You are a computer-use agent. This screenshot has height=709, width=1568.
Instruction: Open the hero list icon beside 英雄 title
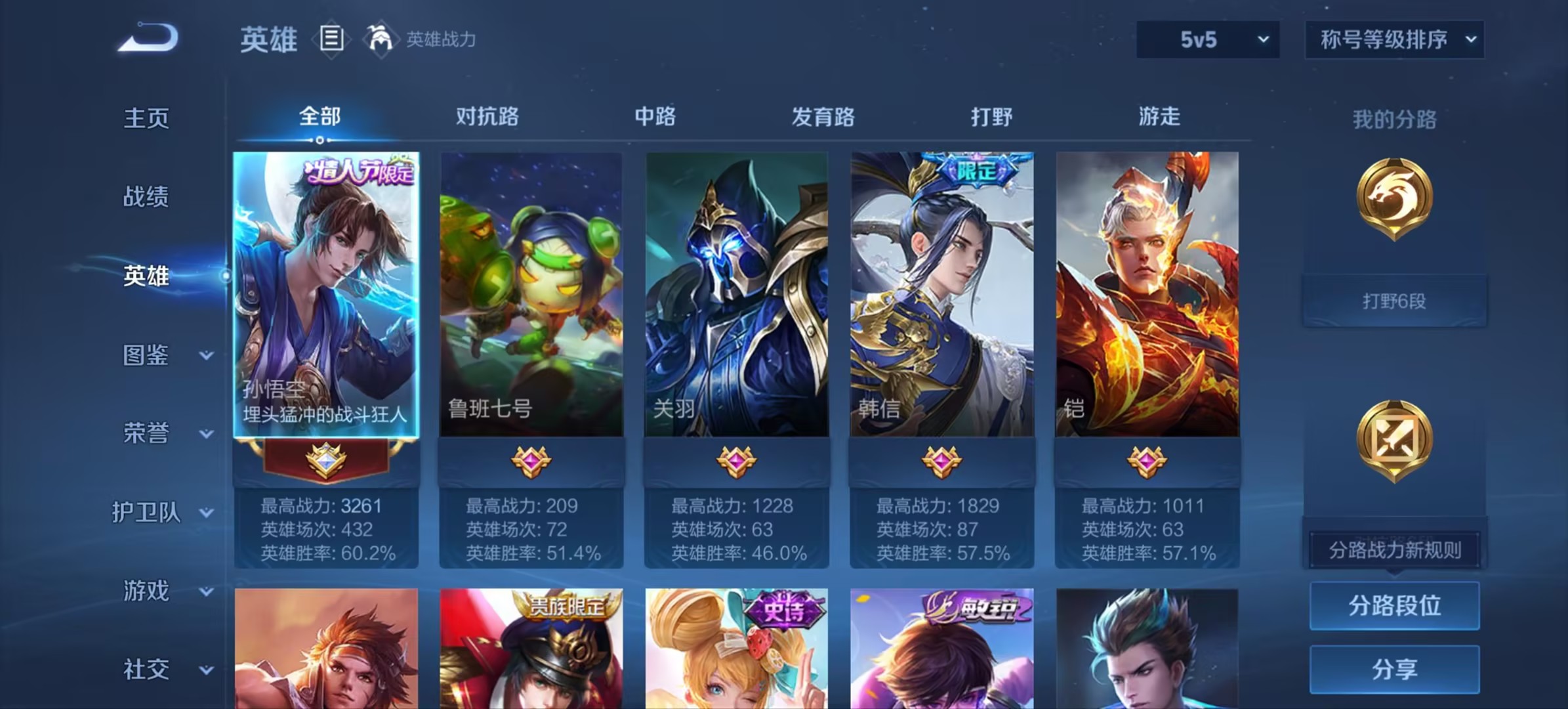pyautogui.click(x=332, y=39)
